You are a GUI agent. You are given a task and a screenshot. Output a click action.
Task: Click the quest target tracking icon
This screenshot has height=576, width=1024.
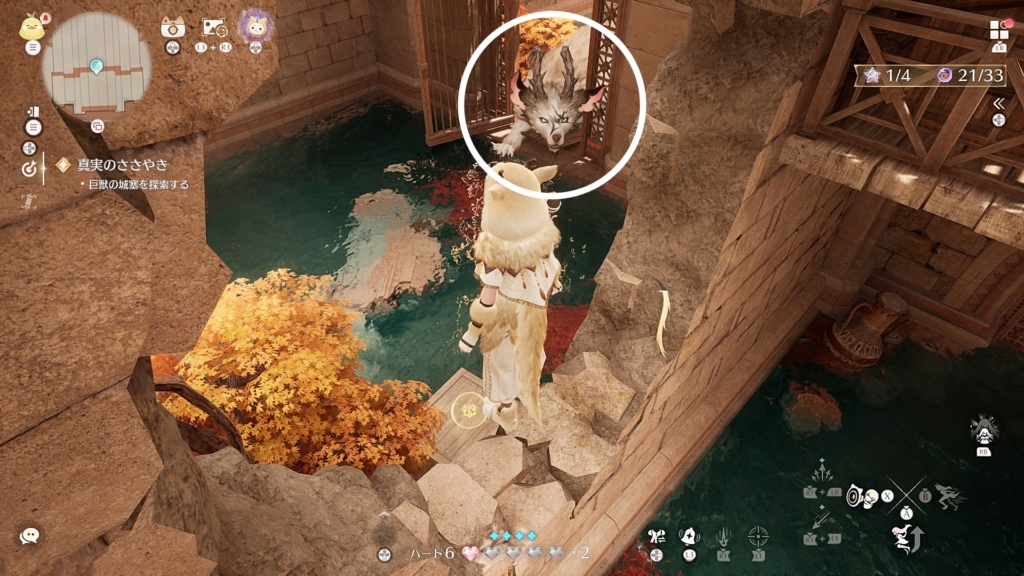29,169
